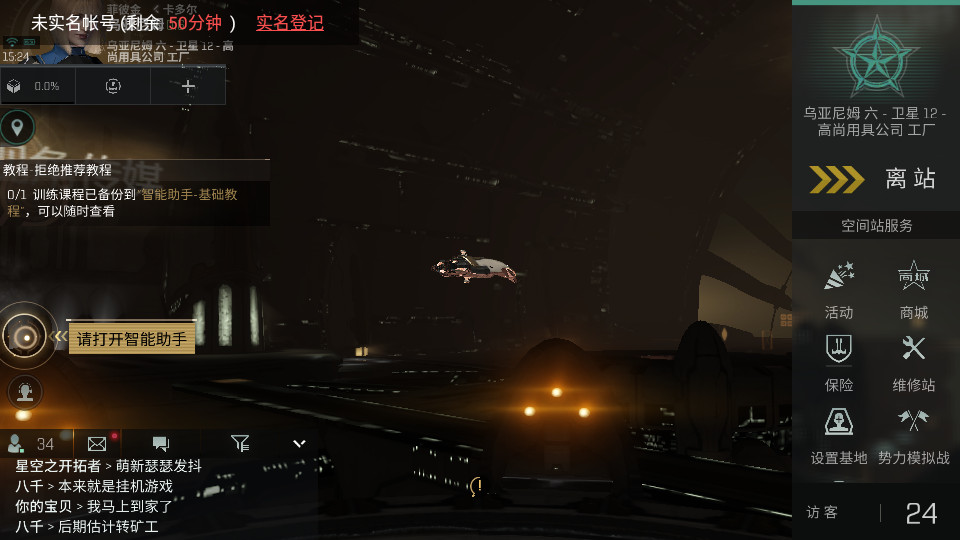
Task: Open the map location pin icon
Action: pos(17,127)
